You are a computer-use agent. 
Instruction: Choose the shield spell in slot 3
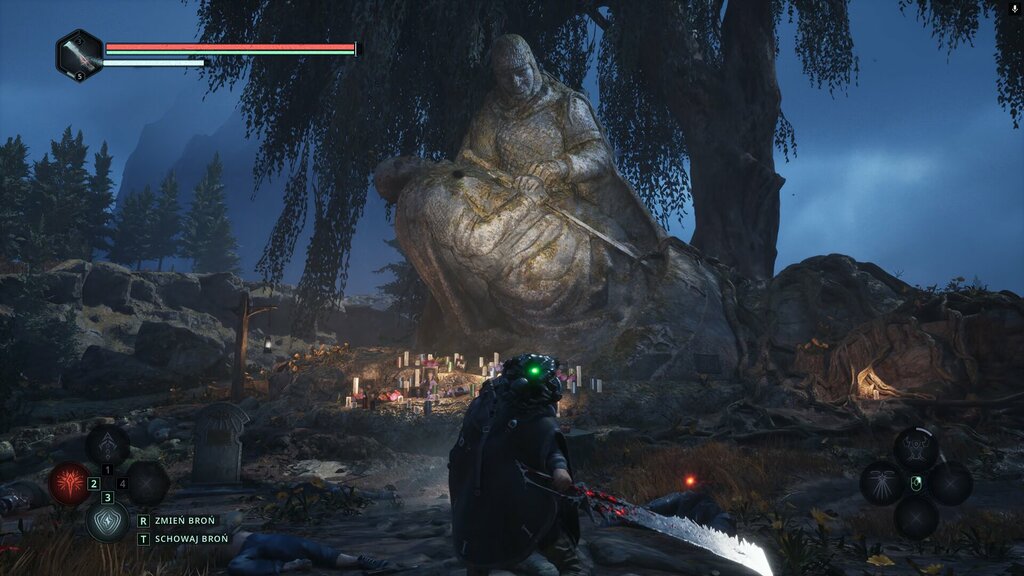coord(107,520)
